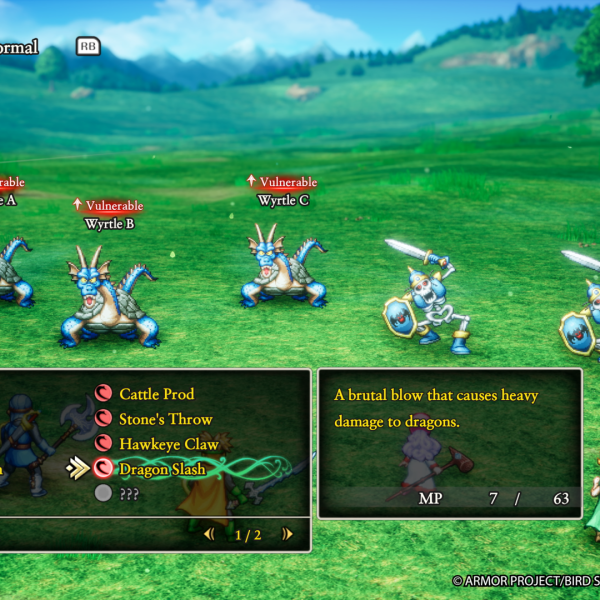Choose the Stone's Throw ability
Image resolution: width=600 pixels, height=600 pixels.
click(165, 419)
